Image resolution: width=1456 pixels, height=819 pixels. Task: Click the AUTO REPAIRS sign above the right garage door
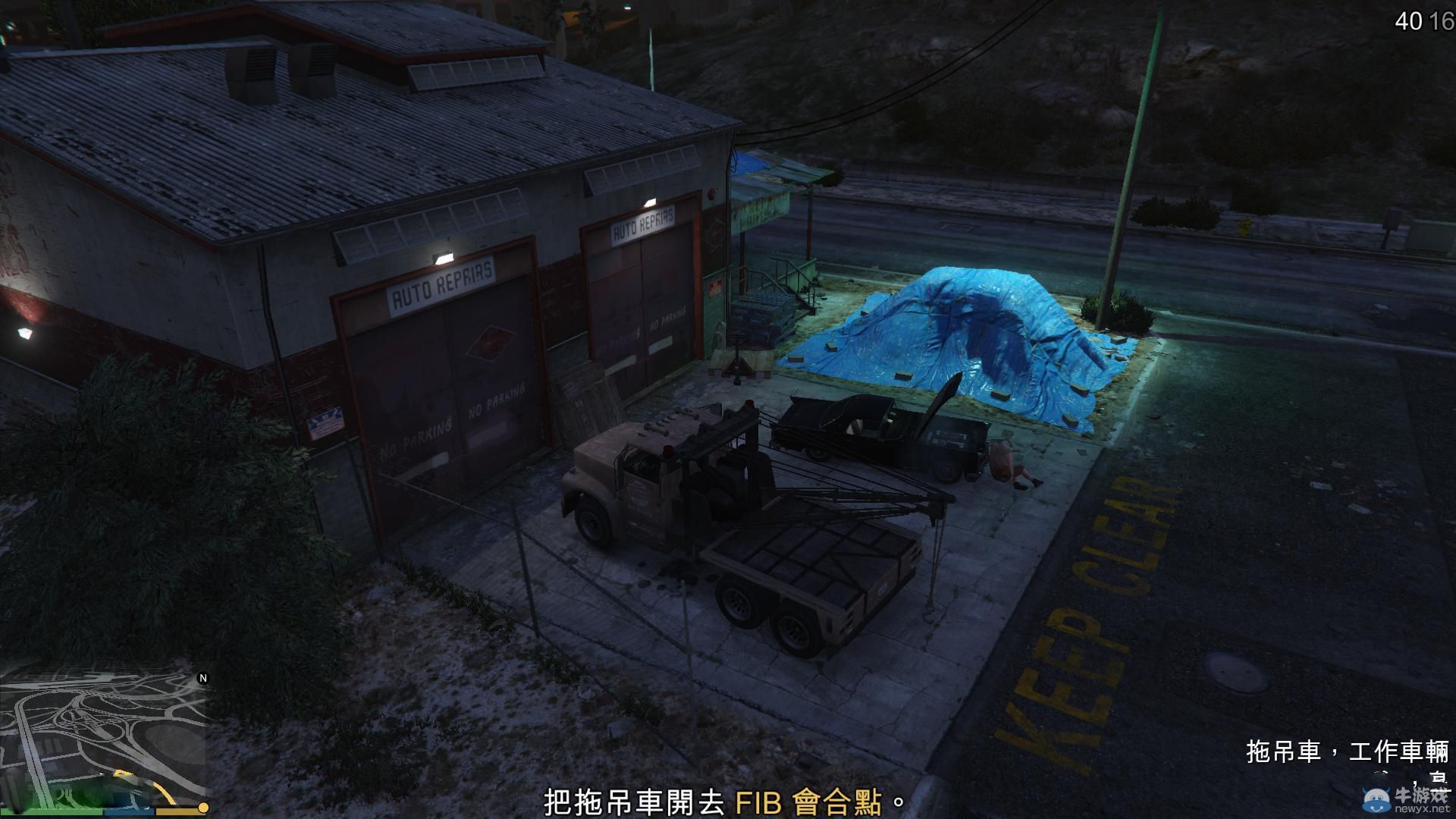(642, 223)
